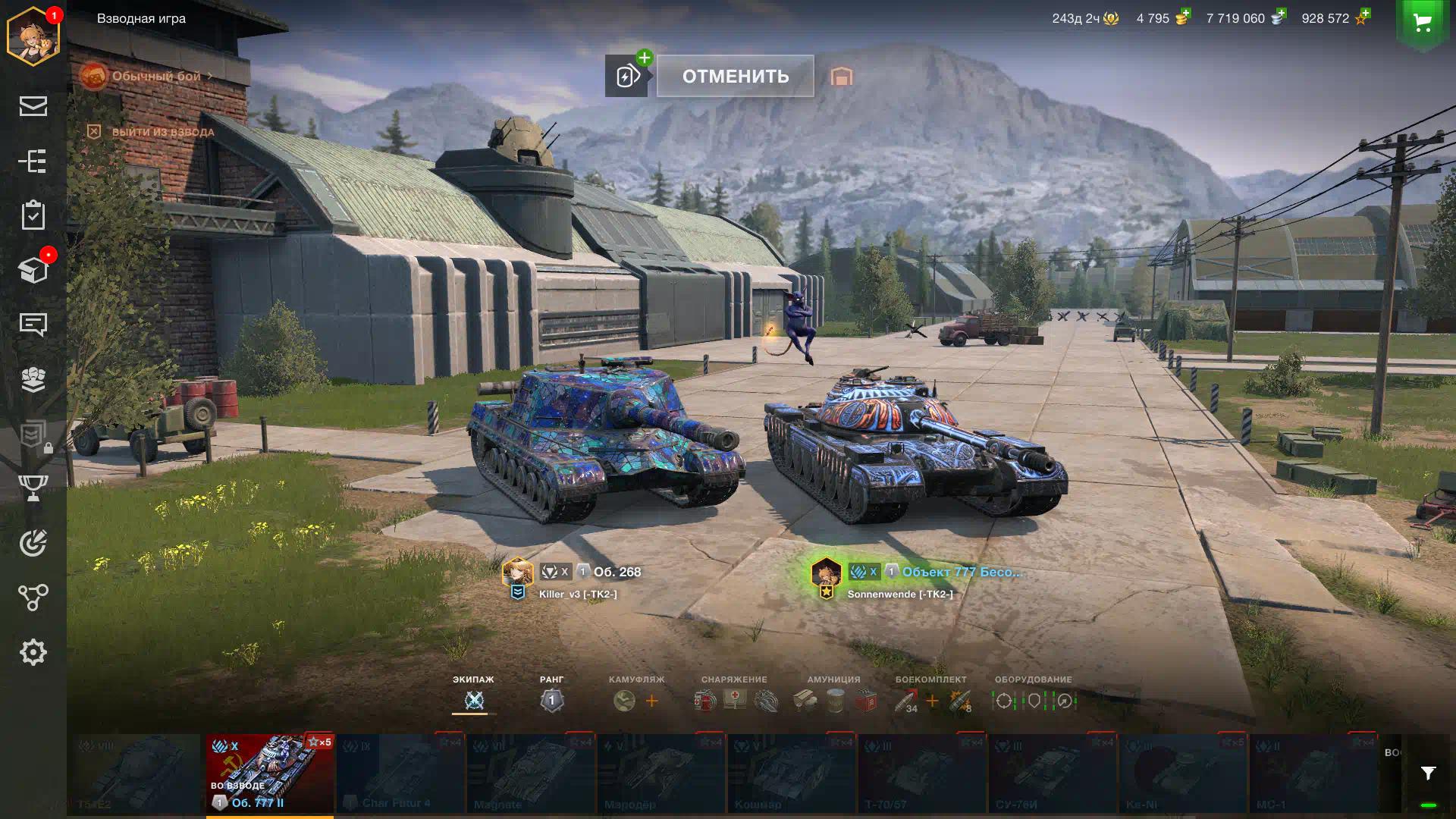Screen dimensions: 1456x819
Task: Select the Char Futur 4 tank card
Action: 400,773
